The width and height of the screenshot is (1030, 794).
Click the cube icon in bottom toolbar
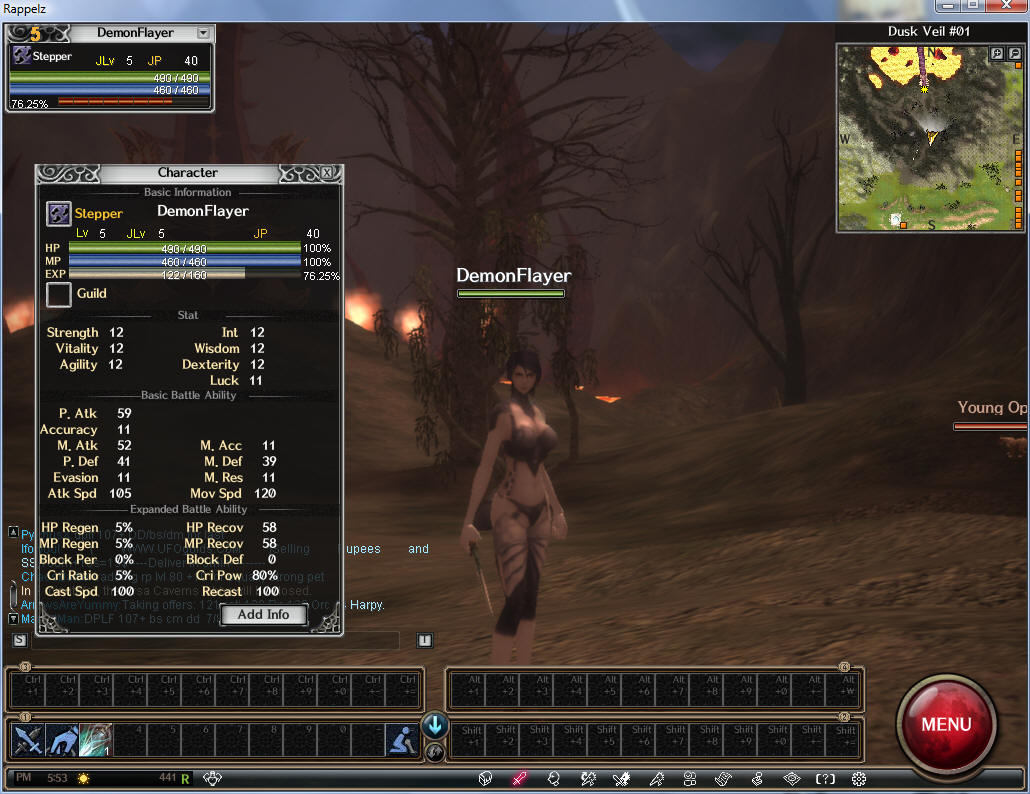tap(485, 778)
